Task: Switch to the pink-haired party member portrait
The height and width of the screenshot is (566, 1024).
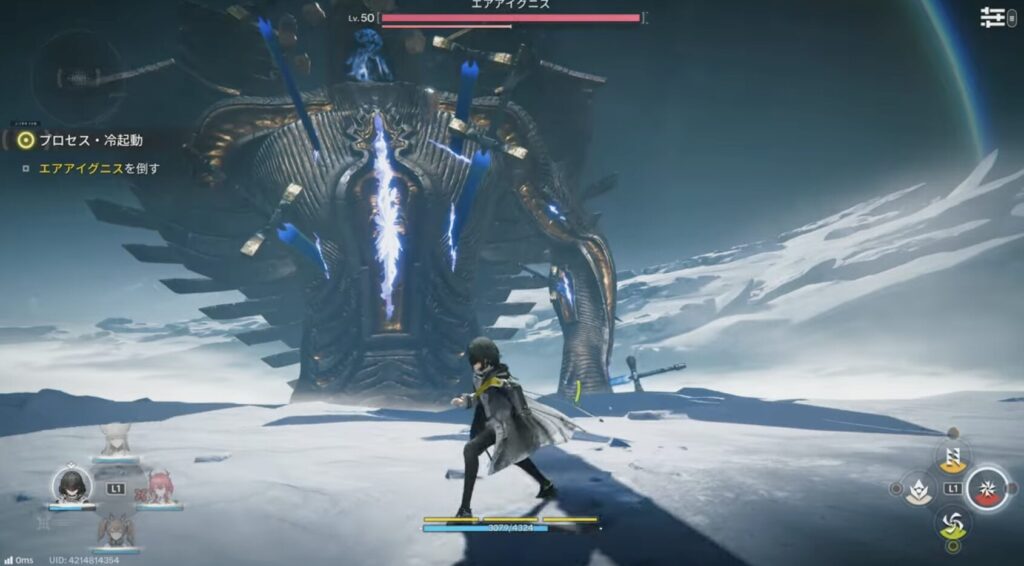Action: [x=158, y=487]
